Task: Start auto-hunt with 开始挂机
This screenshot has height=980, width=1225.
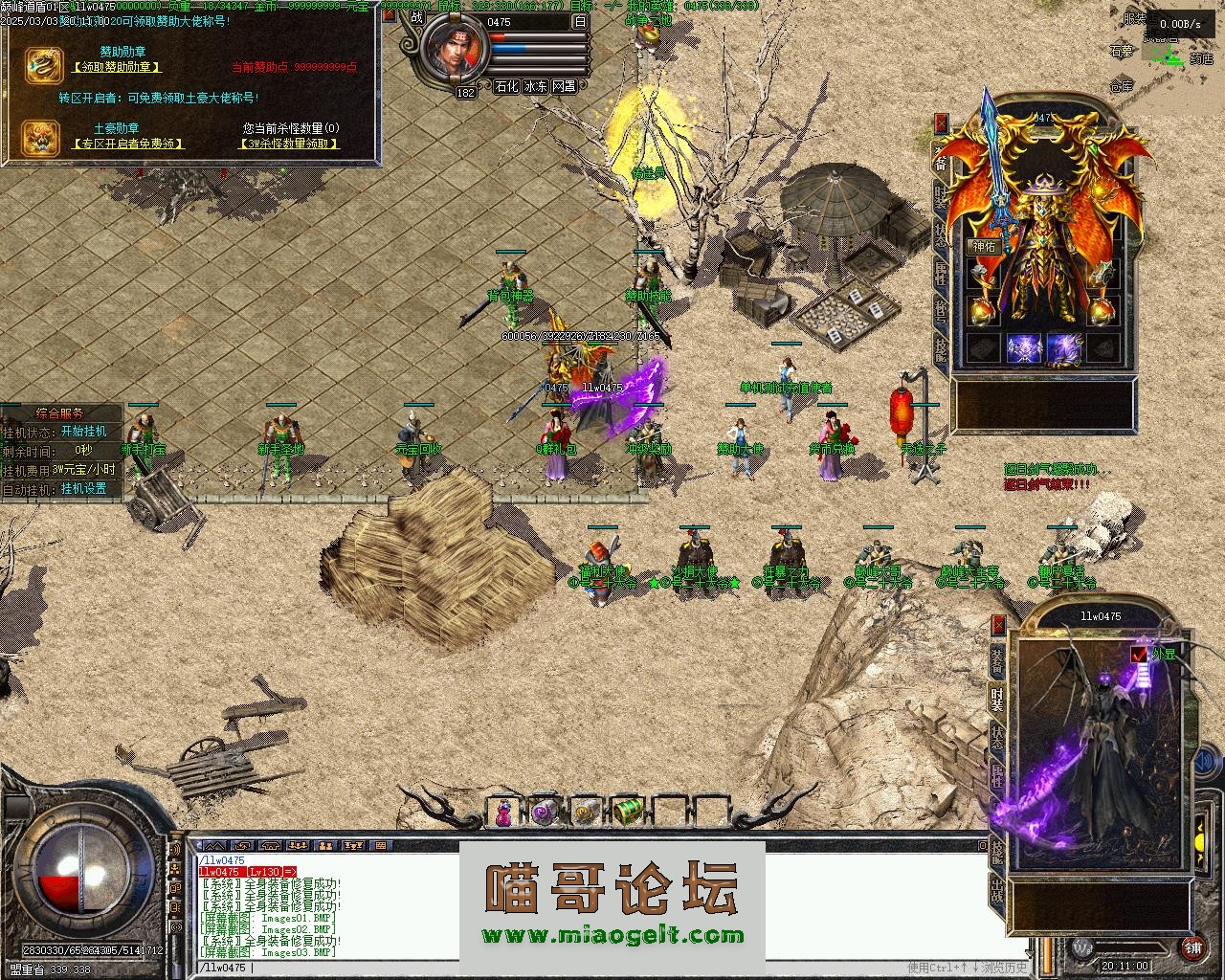Action: coord(84,432)
